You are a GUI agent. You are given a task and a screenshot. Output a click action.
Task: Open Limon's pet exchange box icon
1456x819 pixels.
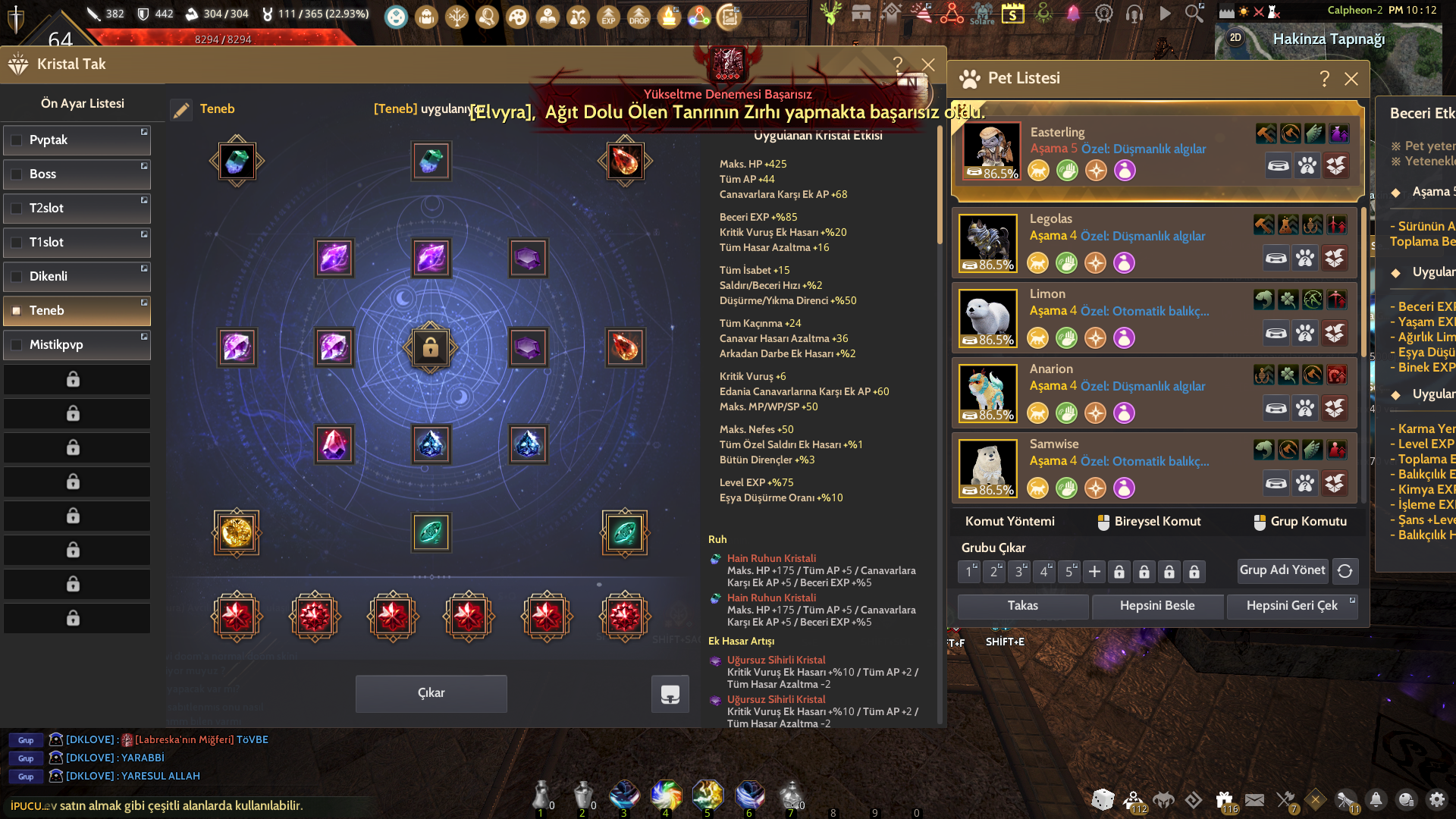[x=1335, y=332]
